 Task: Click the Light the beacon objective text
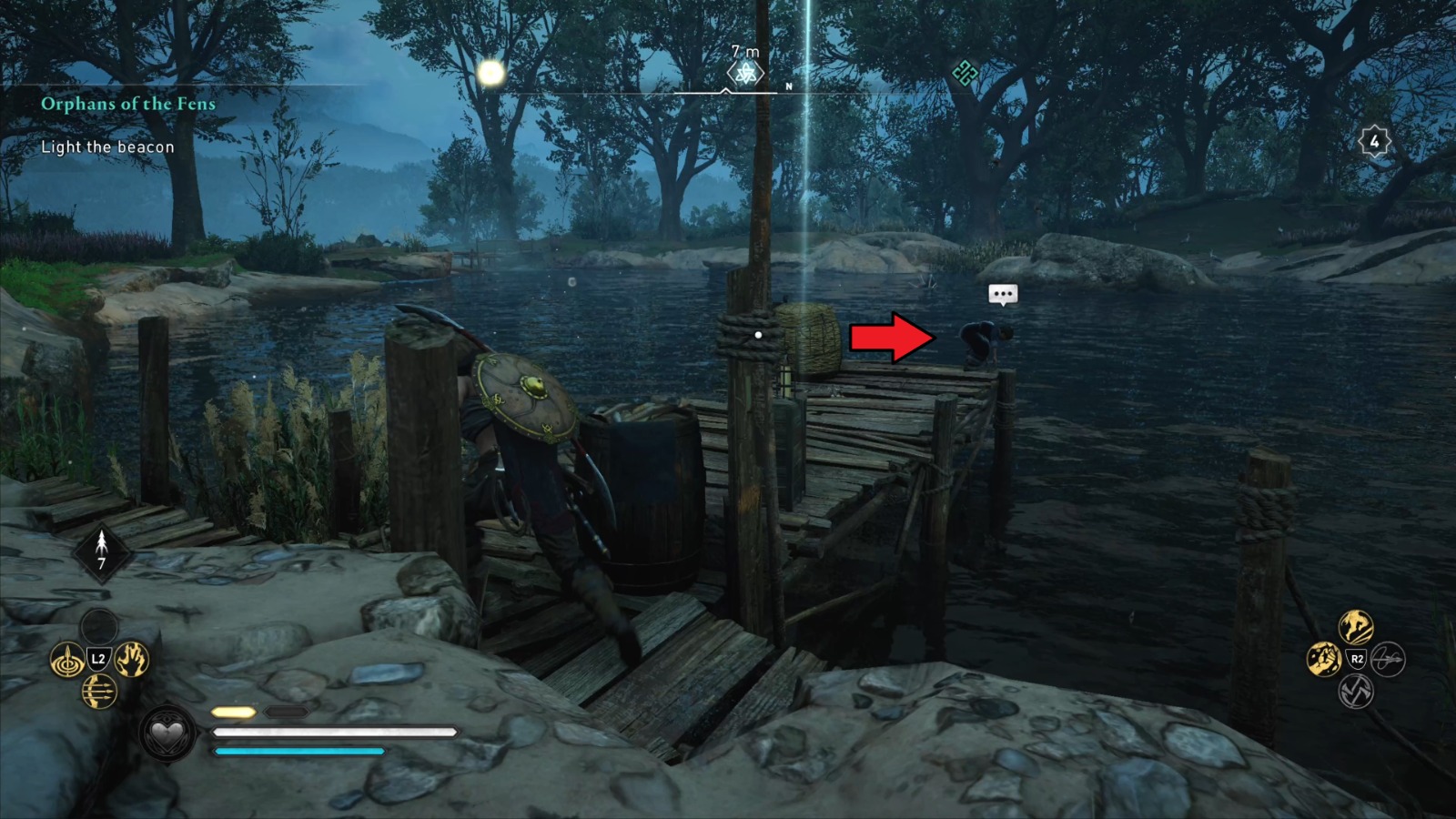point(107,147)
